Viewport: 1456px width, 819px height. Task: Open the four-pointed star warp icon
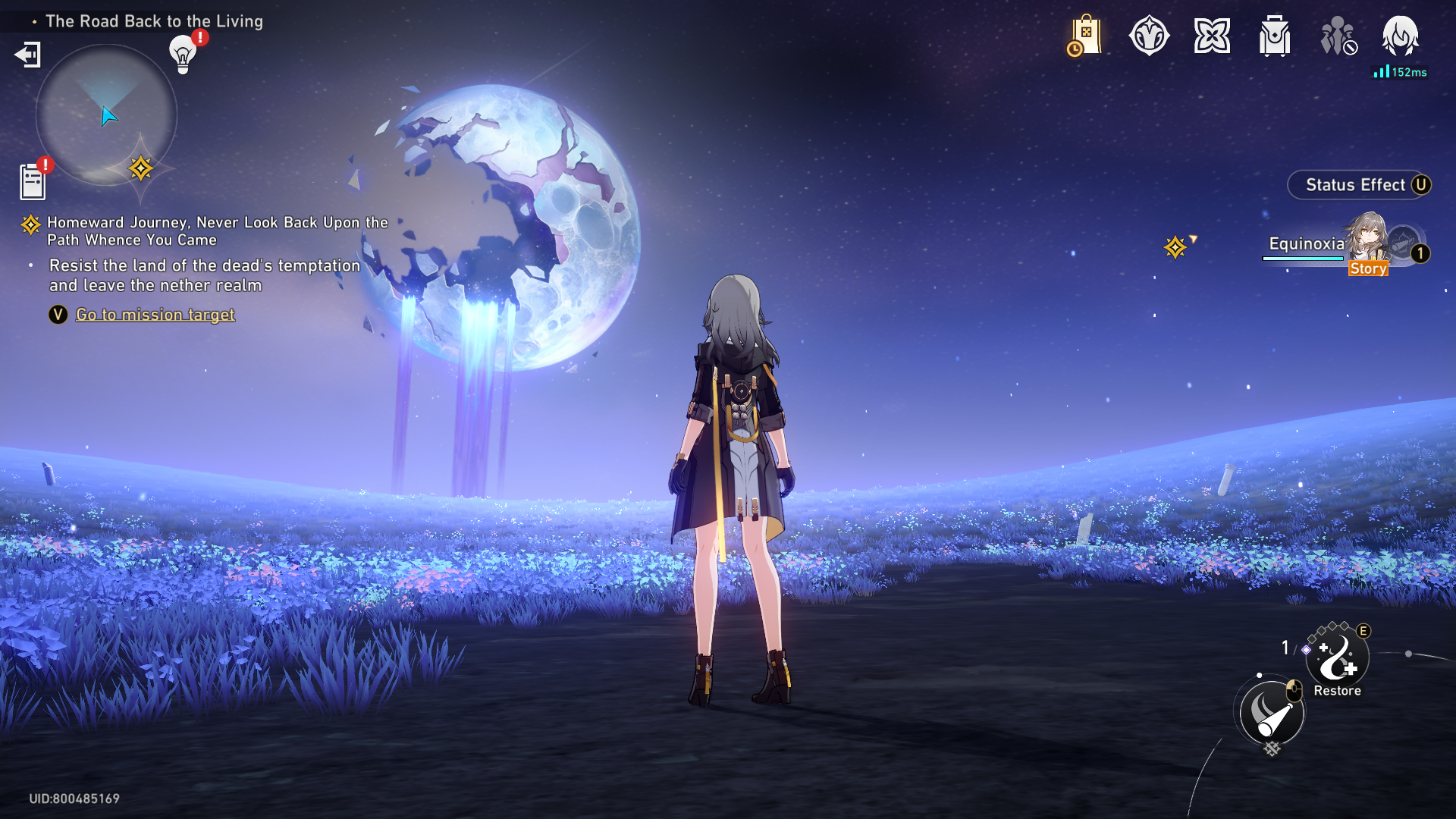coord(1212,36)
